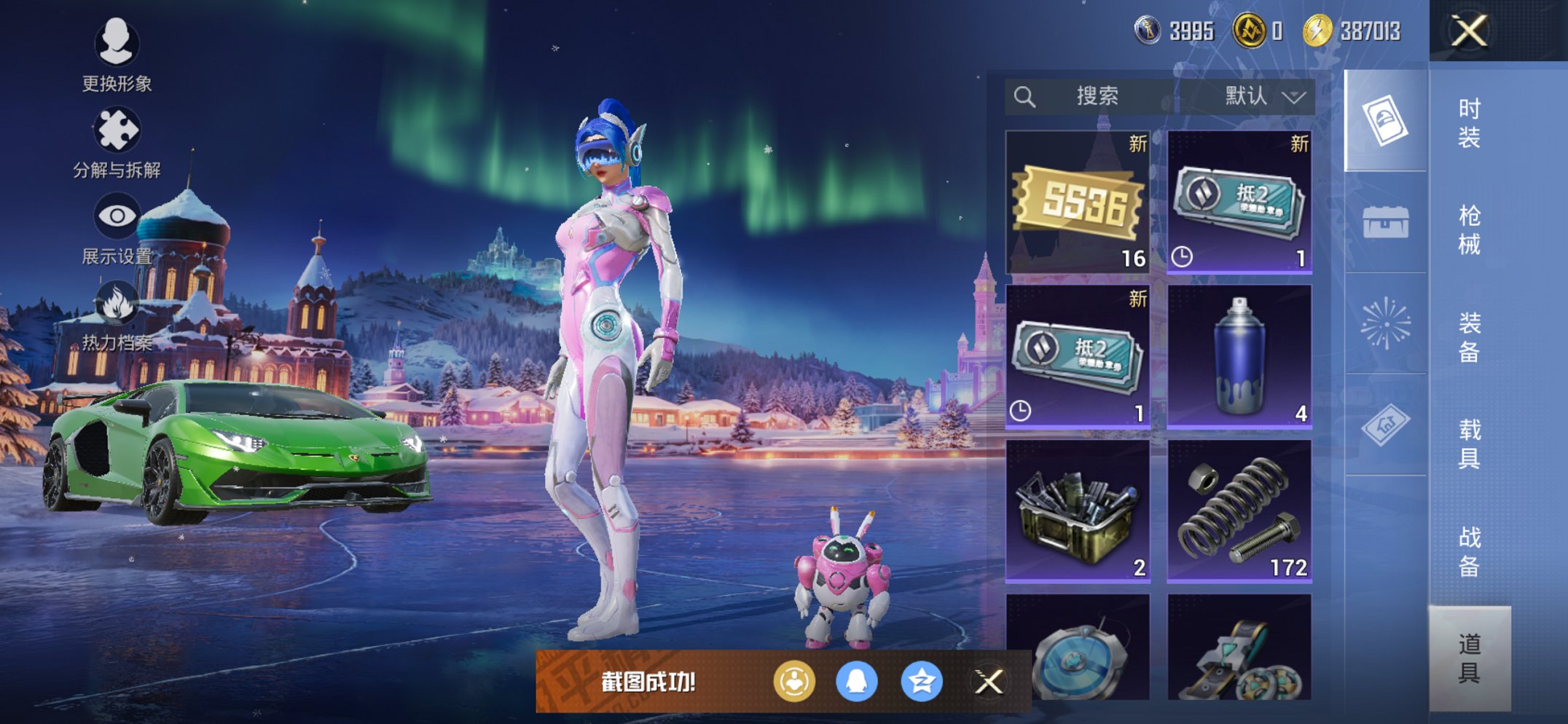Dismiss the 截图成功 screenshot banner
The height and width of the screenshot is (724, 1568).
pyautogui.click(x=989, y=682)
